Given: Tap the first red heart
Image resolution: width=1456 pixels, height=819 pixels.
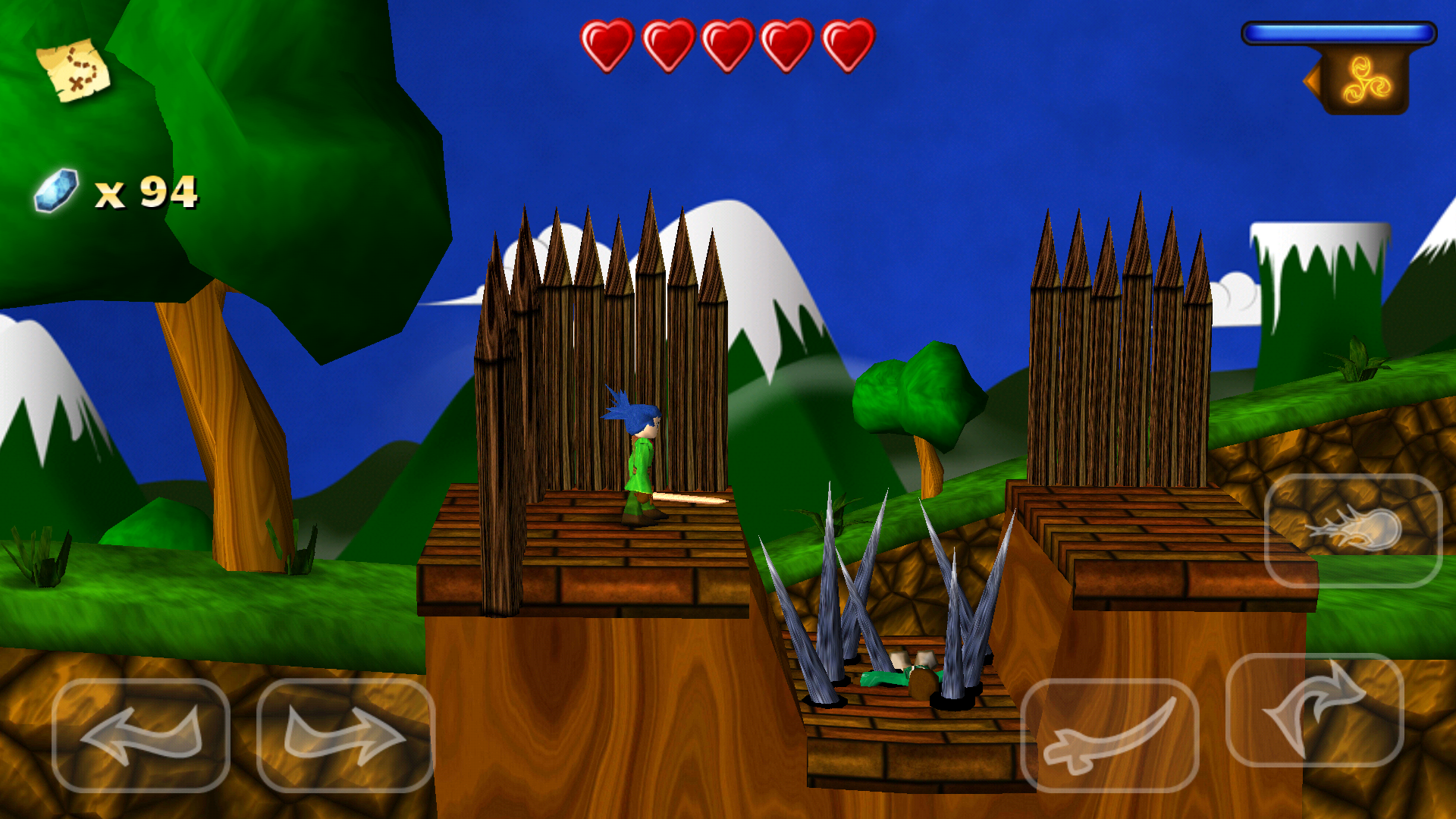Looking at the screenshot, I should [x=605, y=42].
